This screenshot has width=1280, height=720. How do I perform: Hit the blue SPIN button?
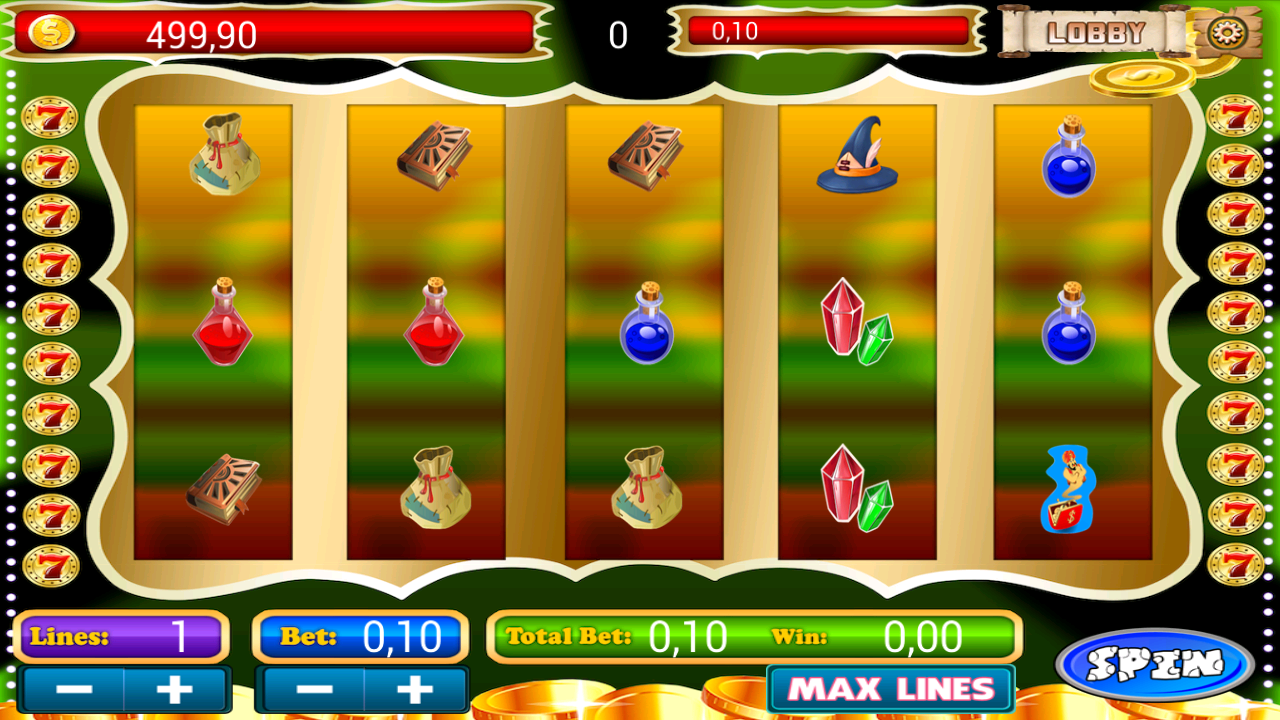[1155, 664]
